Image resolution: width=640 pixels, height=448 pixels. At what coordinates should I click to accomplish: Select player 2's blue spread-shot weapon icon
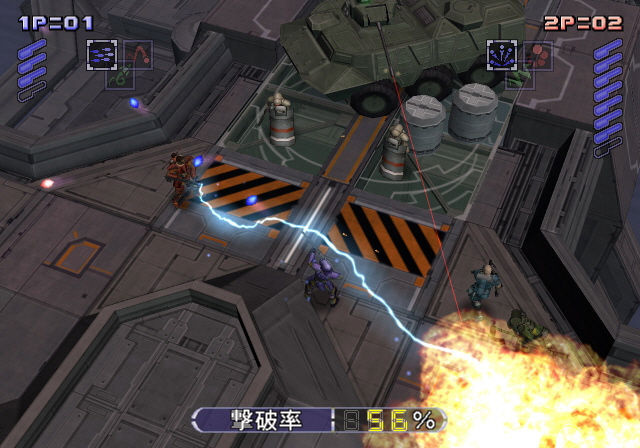click(x=501, y=54)
